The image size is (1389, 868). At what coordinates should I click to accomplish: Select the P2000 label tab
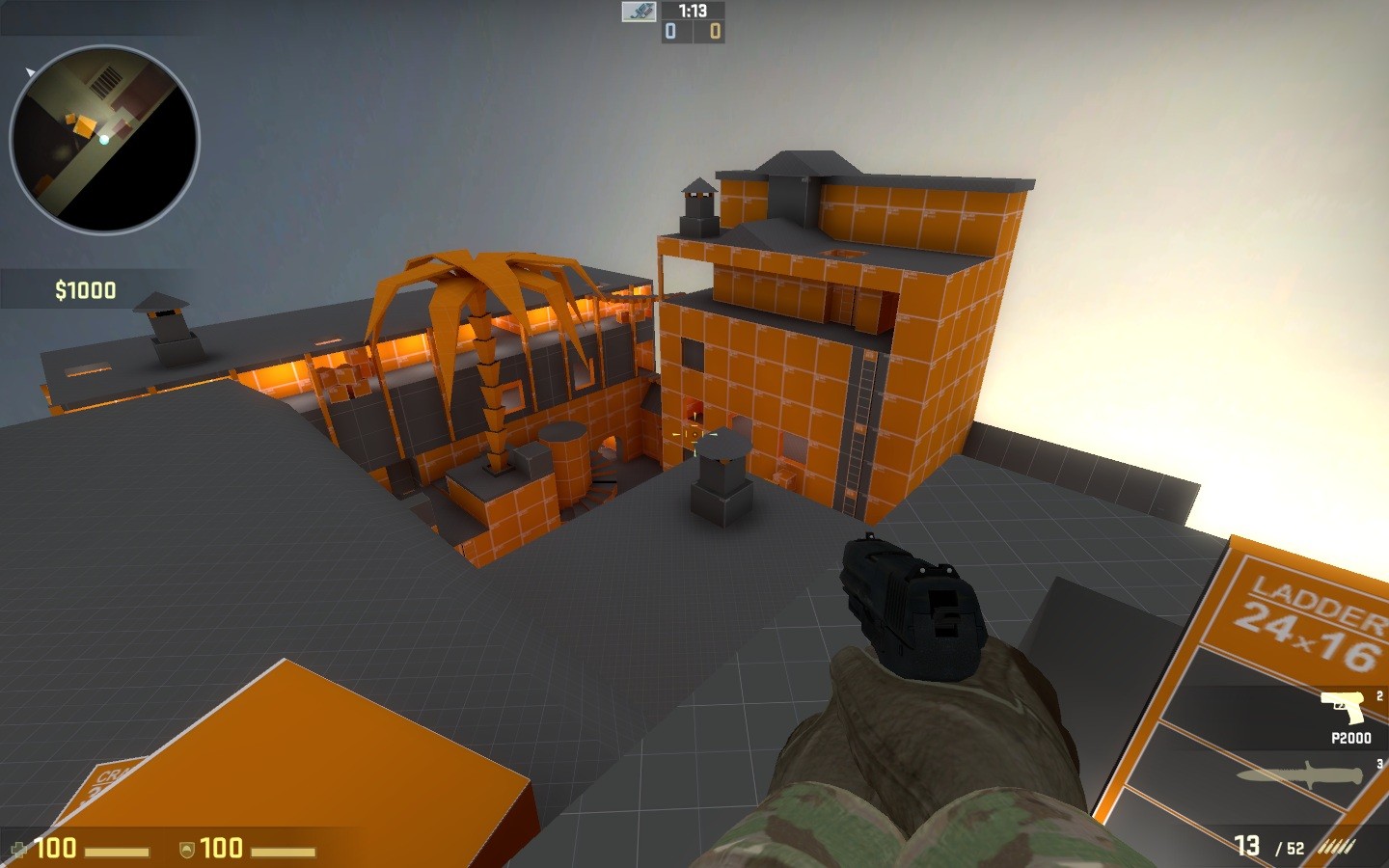point(1349,737)
